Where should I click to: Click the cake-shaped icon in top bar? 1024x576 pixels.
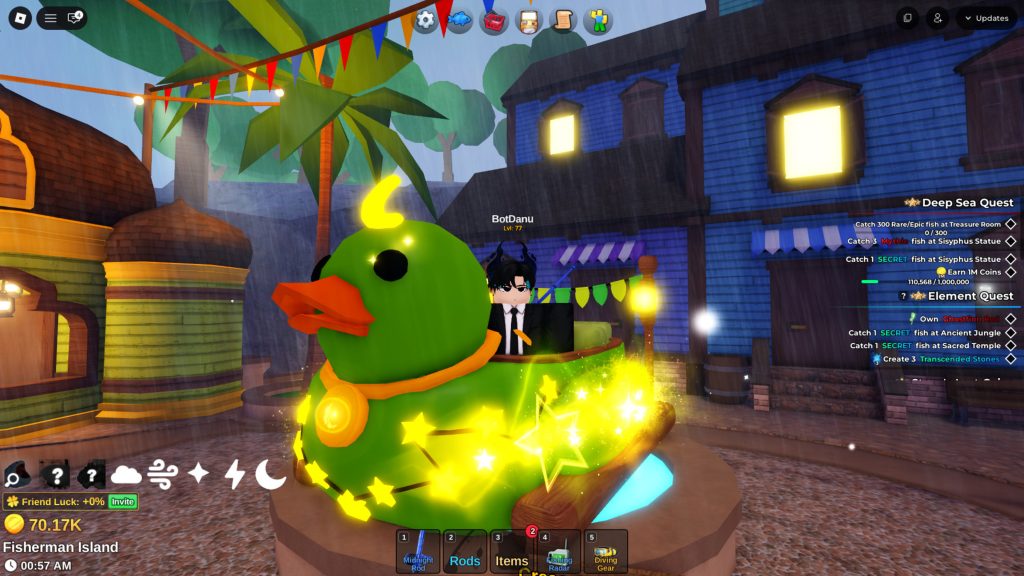coord(527,20)
